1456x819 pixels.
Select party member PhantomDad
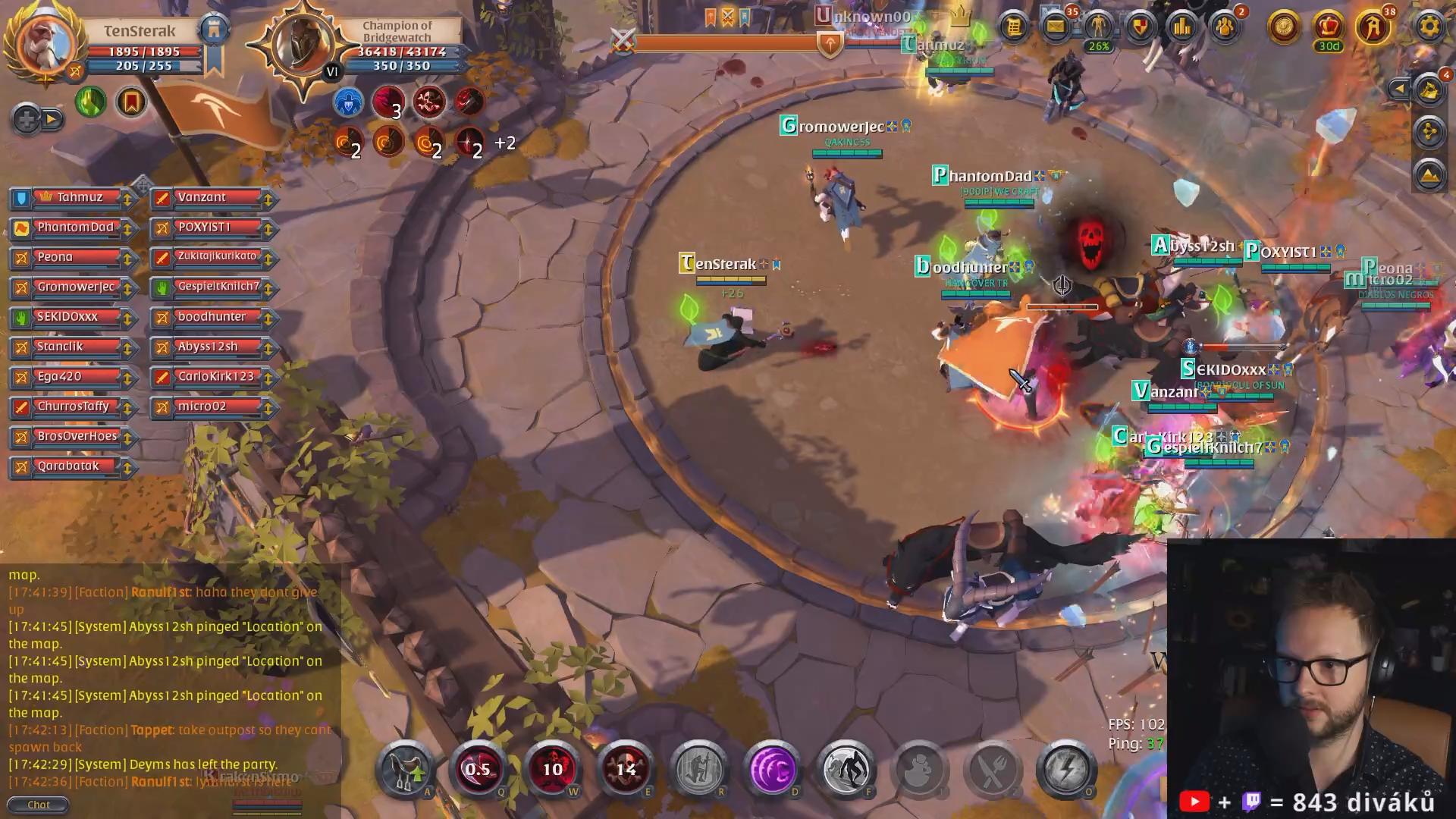74,227
